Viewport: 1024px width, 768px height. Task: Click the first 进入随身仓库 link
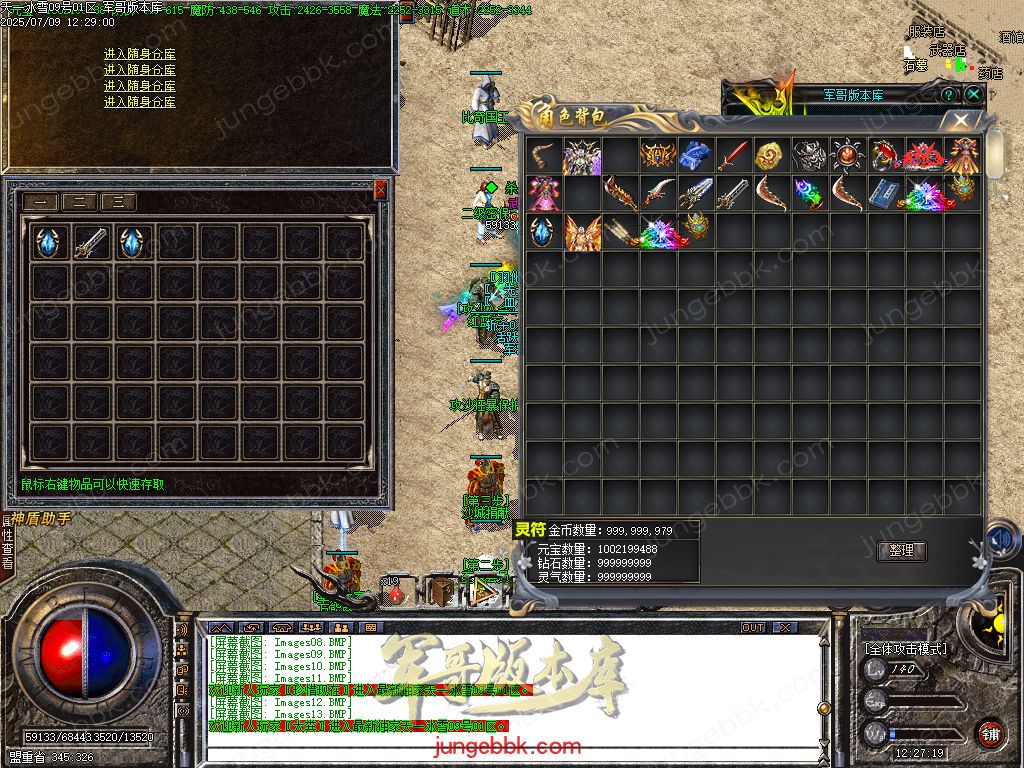[x=140, y=54]
